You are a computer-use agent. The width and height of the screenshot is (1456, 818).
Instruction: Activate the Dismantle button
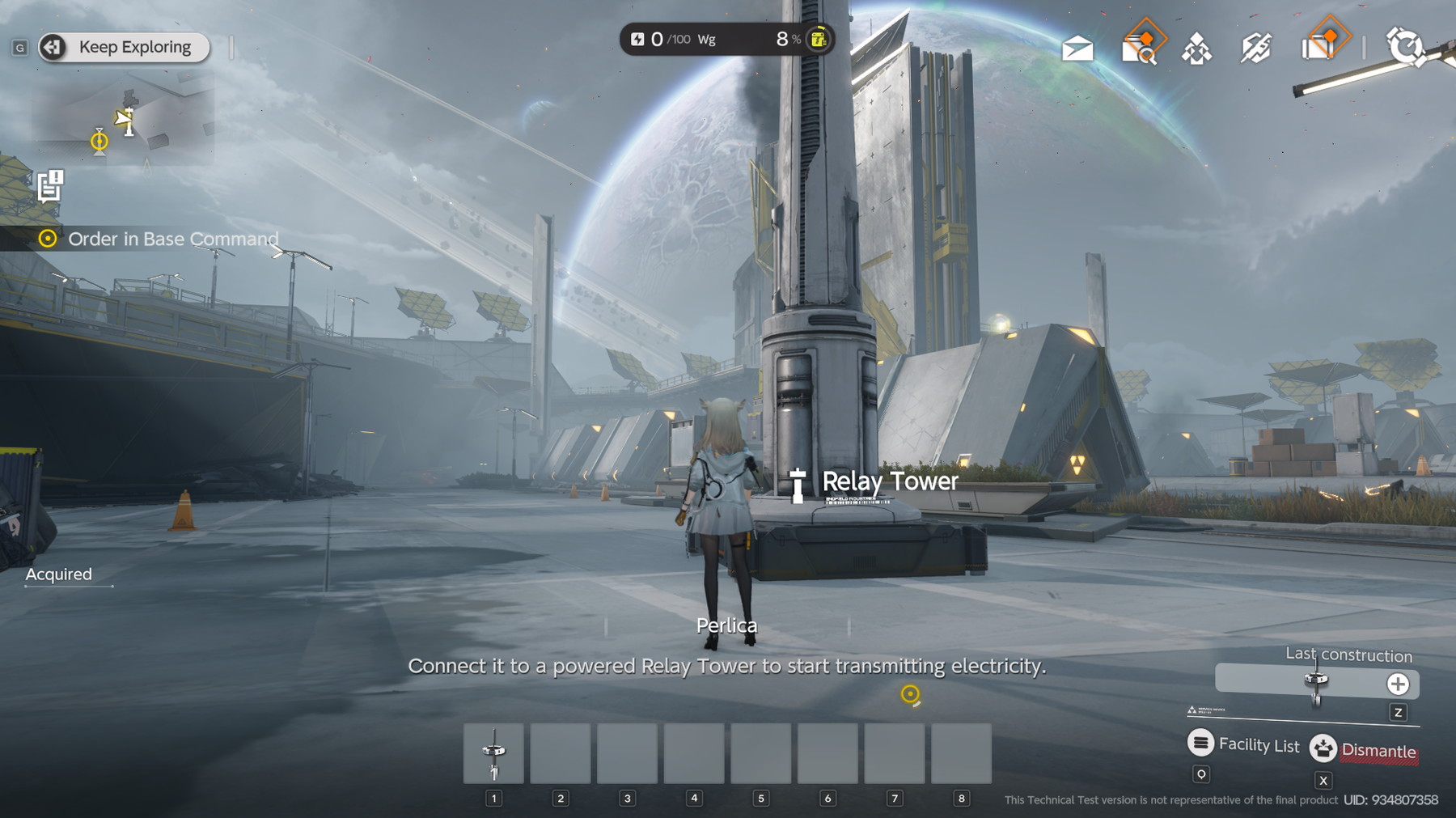coord(1364,750)
